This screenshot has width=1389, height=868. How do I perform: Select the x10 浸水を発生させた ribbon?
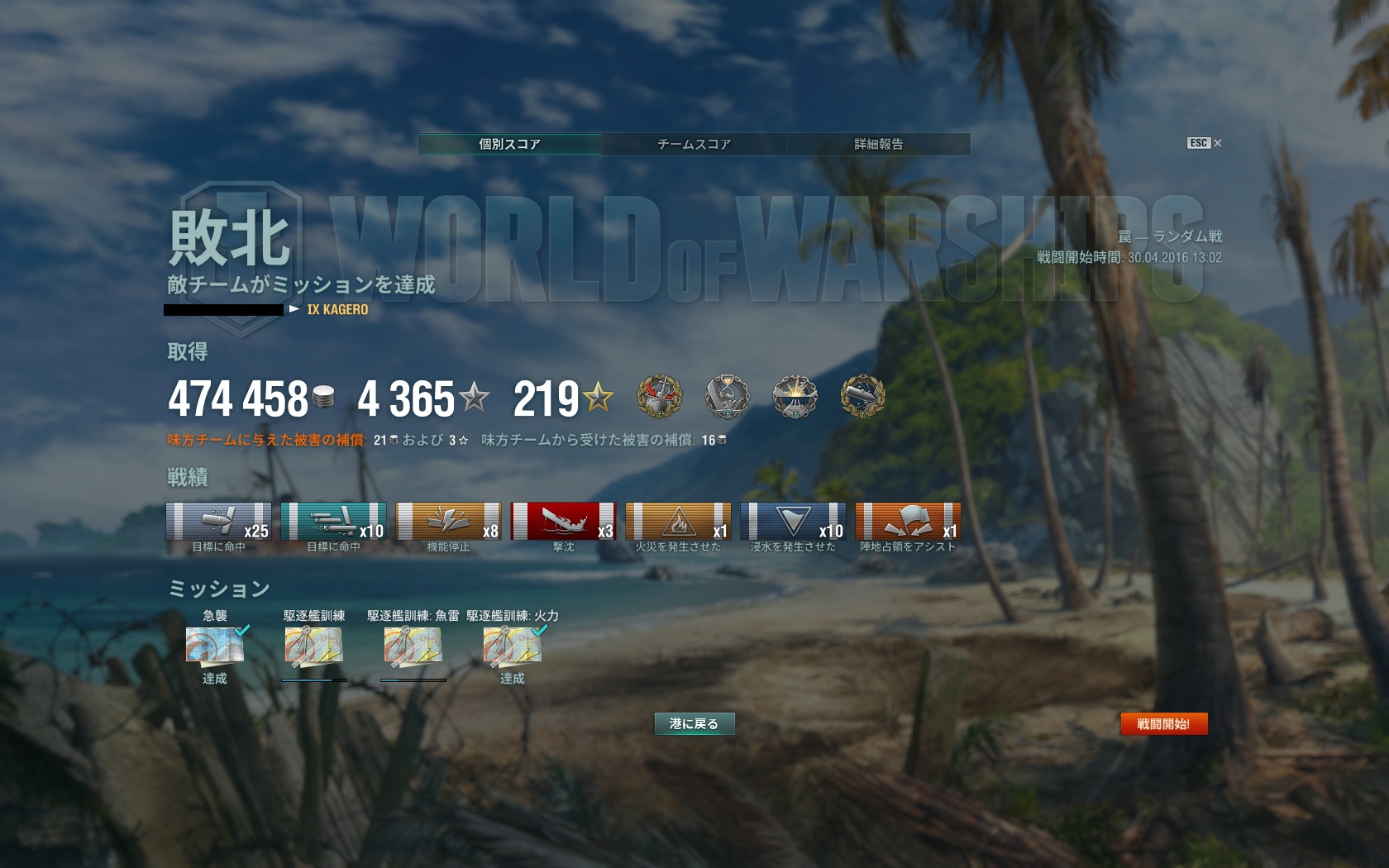(793, 521)
